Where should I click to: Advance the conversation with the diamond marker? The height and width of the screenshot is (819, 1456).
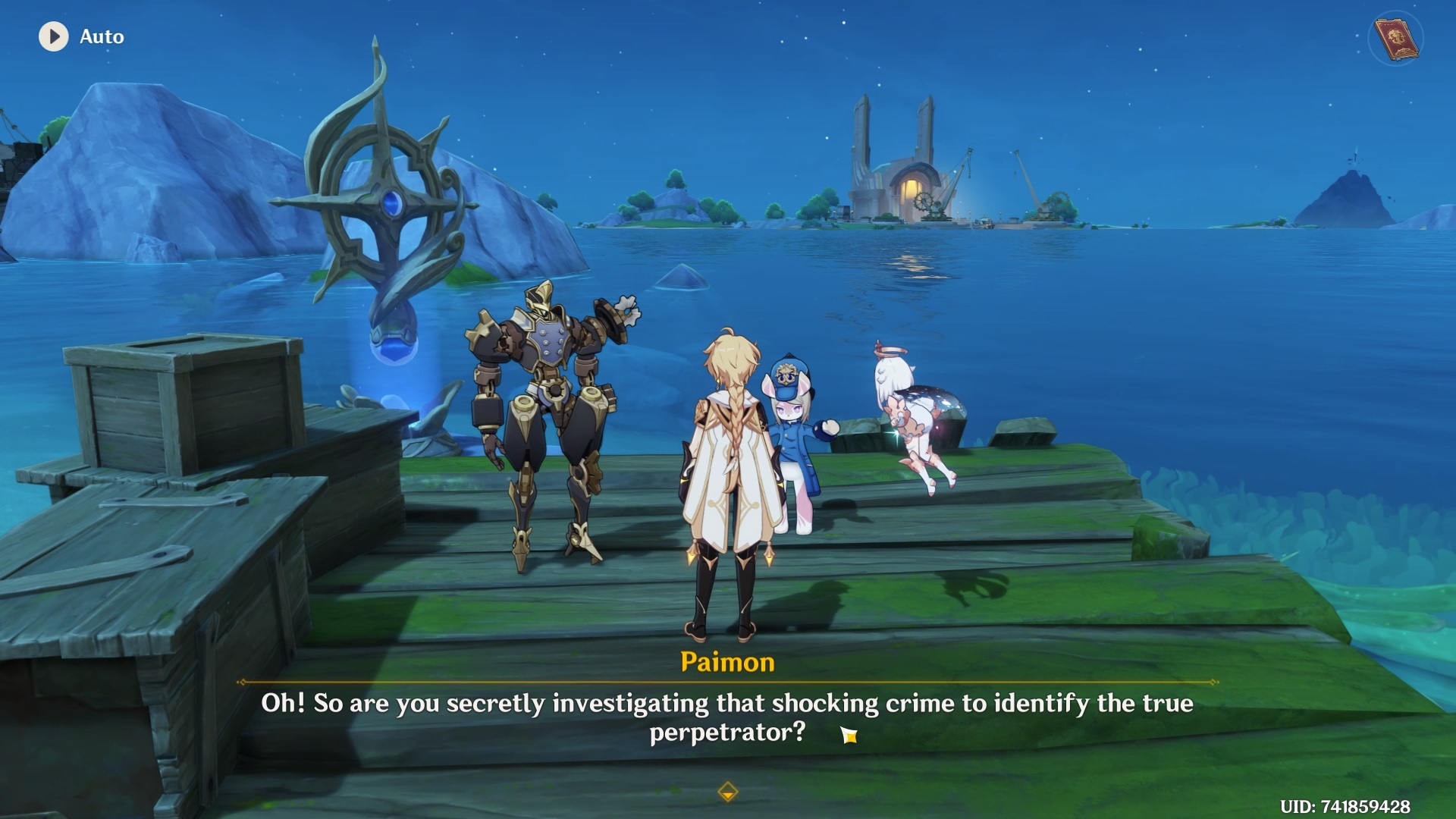coord(727,790)
